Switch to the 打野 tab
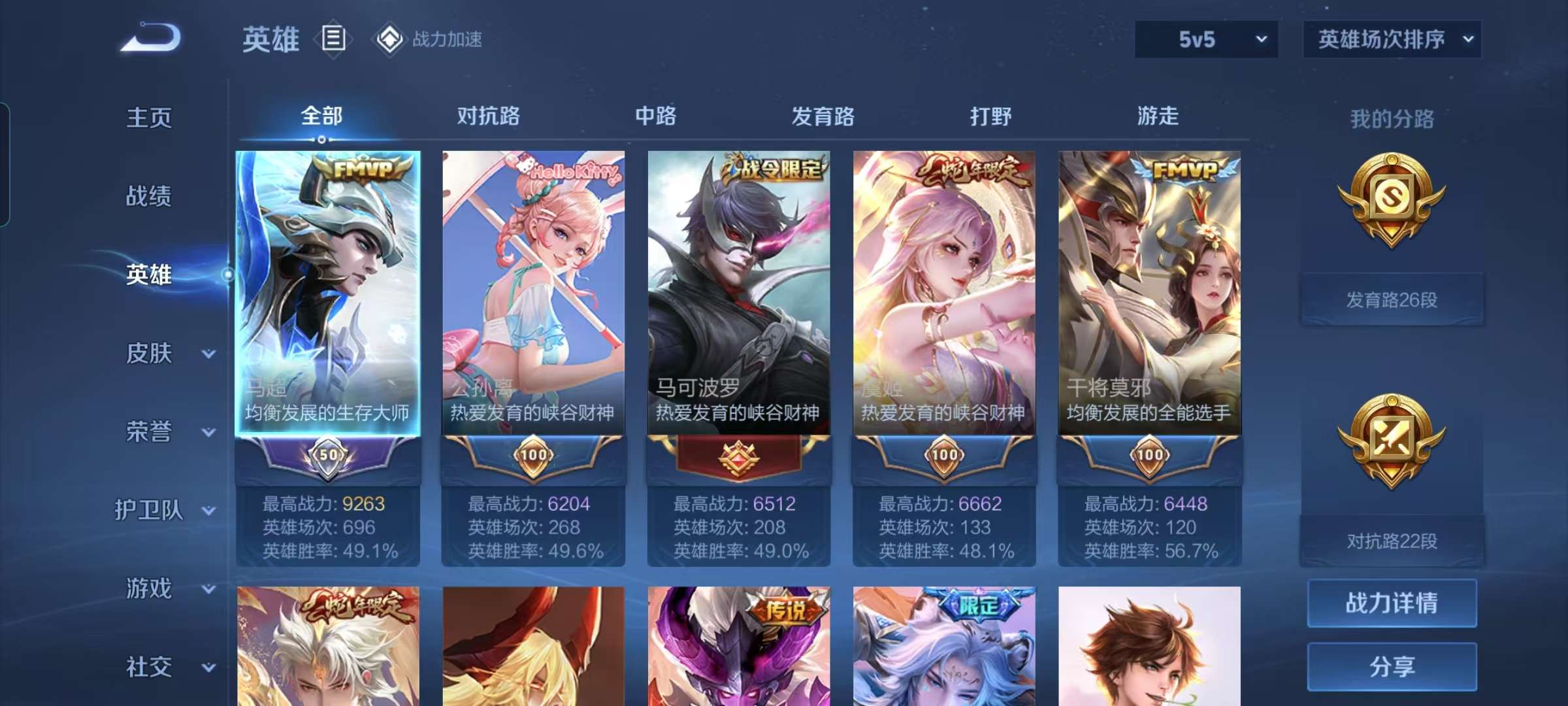 (x=992, y=116)
